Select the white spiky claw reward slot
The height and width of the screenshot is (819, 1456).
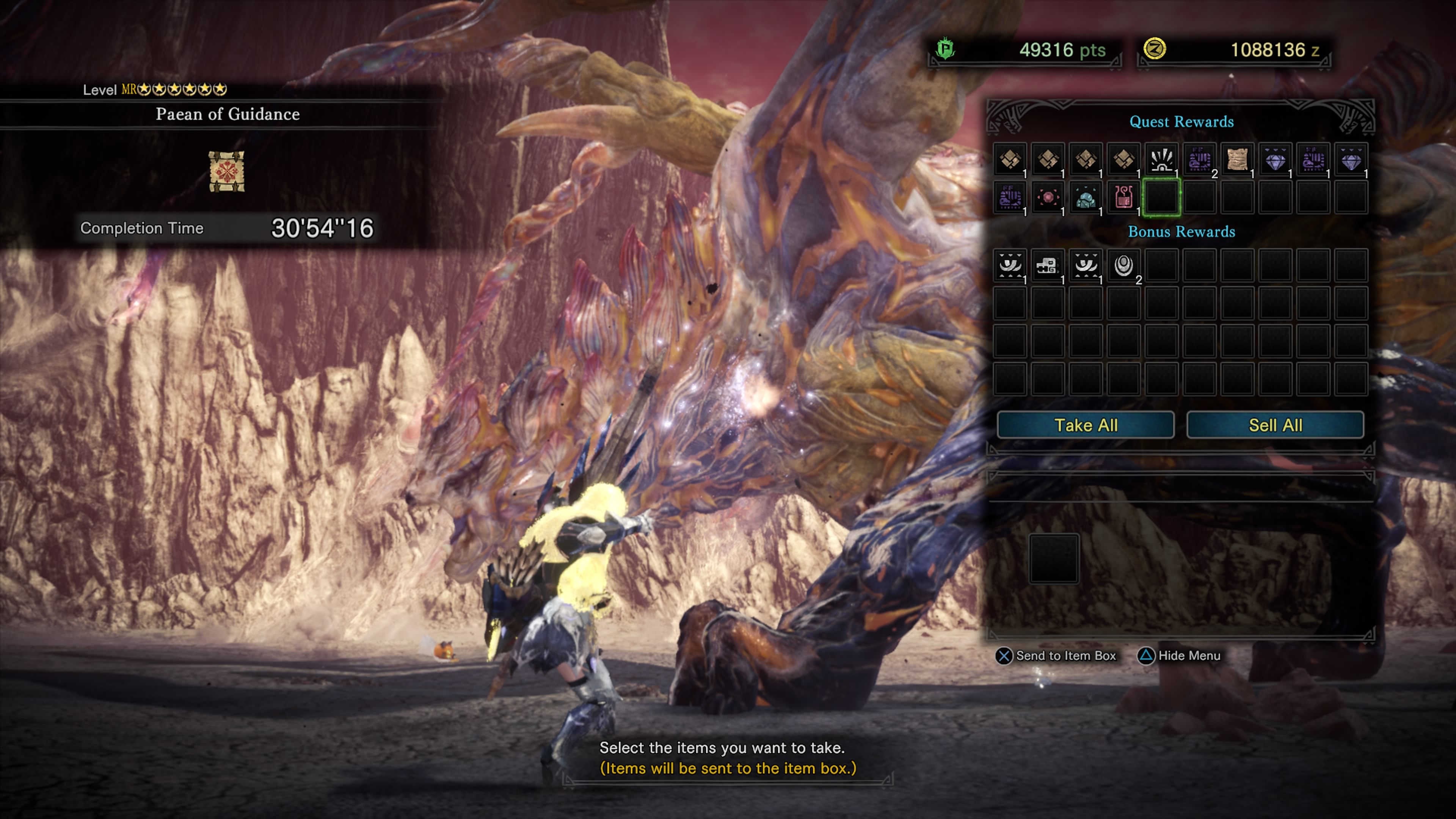coord(1161,160)
